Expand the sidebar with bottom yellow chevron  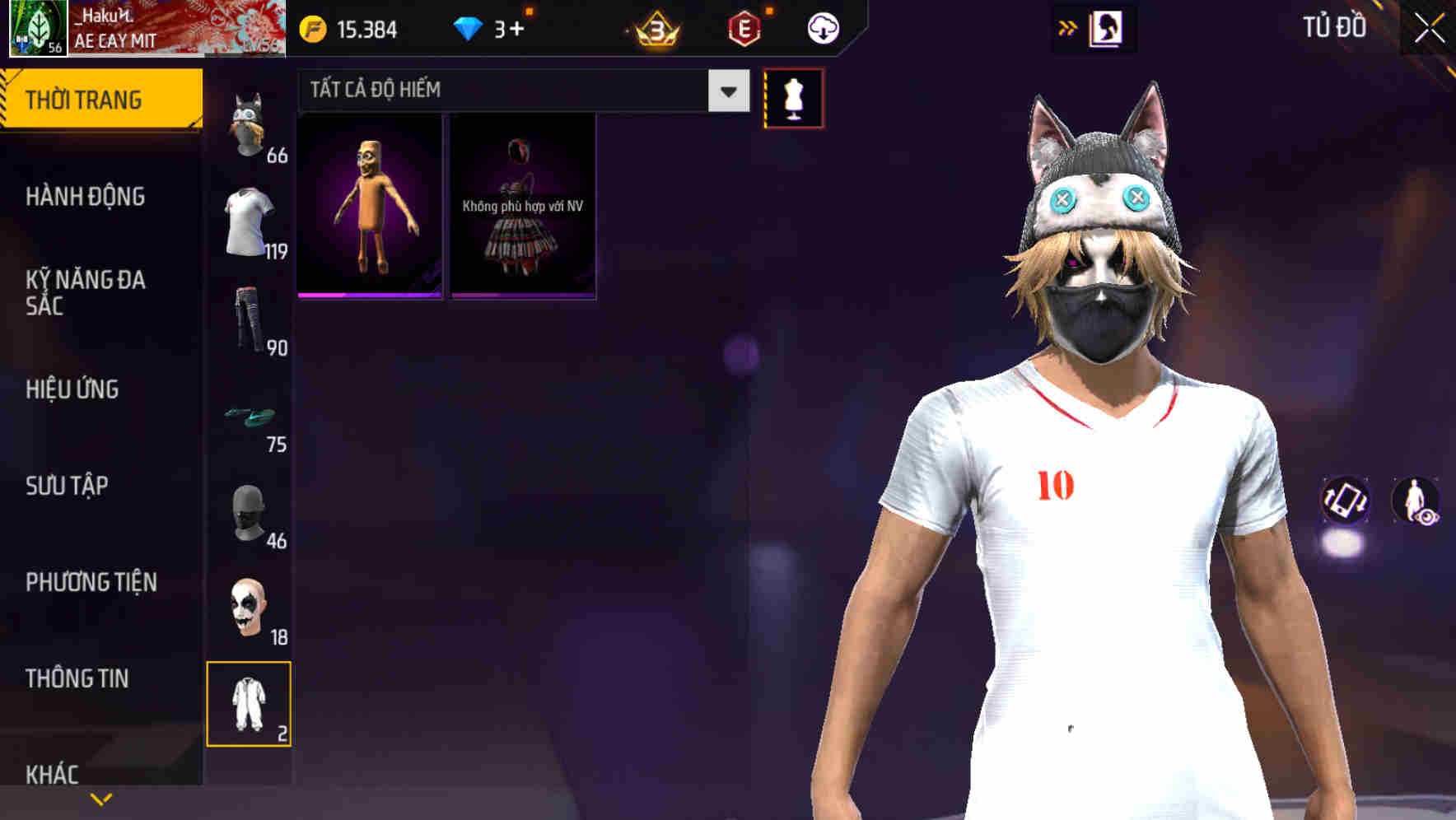(100, 798)
